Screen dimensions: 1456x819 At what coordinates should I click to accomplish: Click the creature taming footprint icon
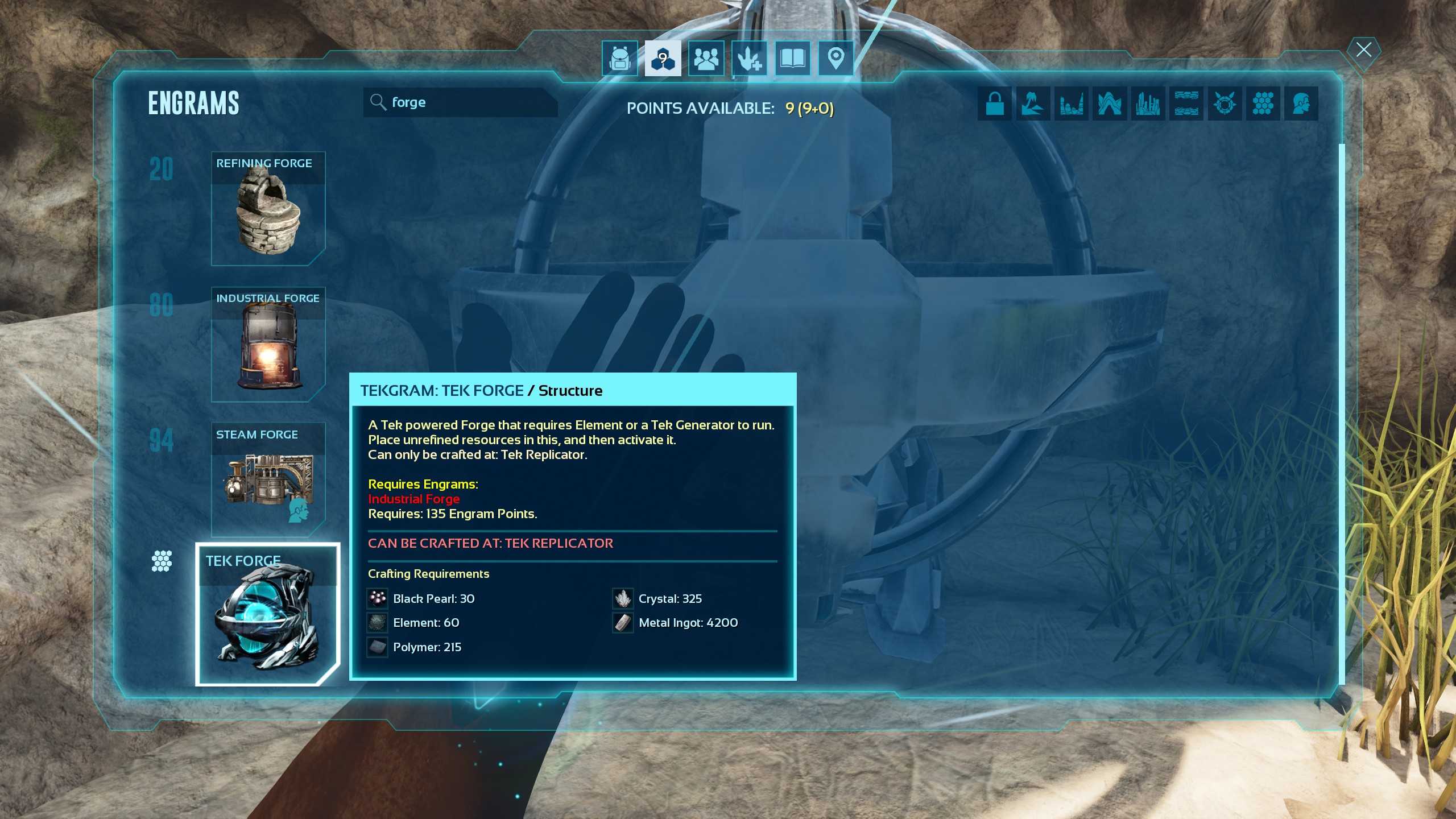[x=750, y=57]
